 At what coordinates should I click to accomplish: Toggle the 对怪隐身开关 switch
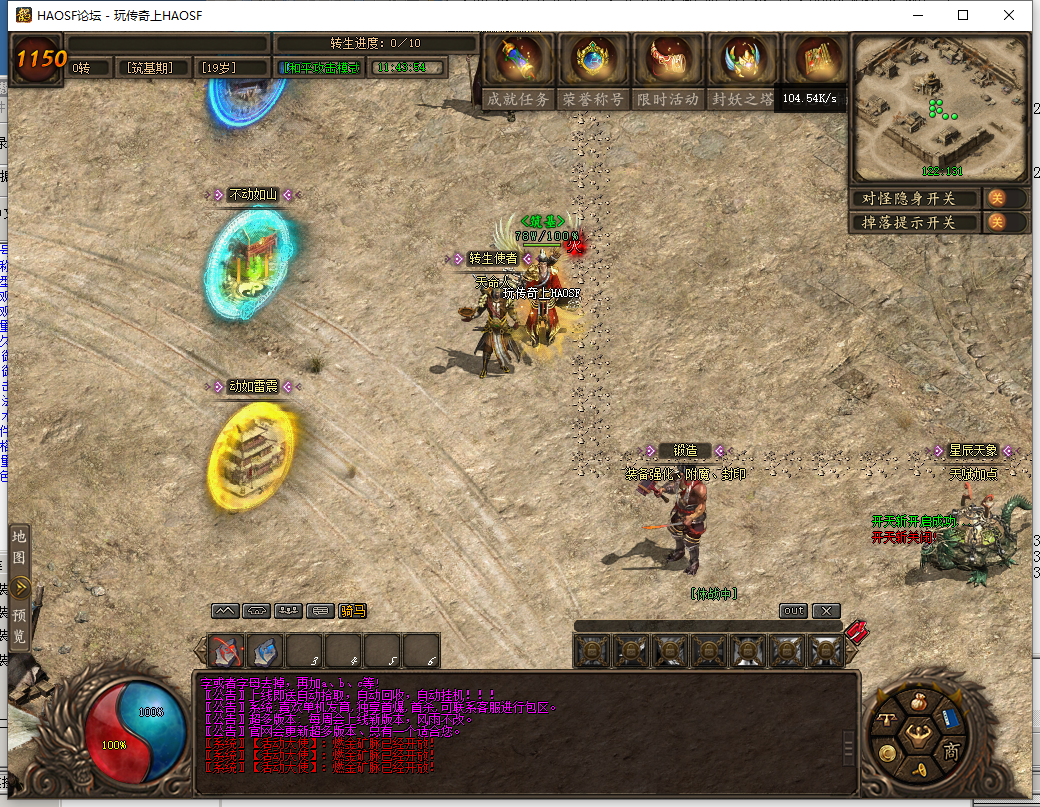point(997,198)
